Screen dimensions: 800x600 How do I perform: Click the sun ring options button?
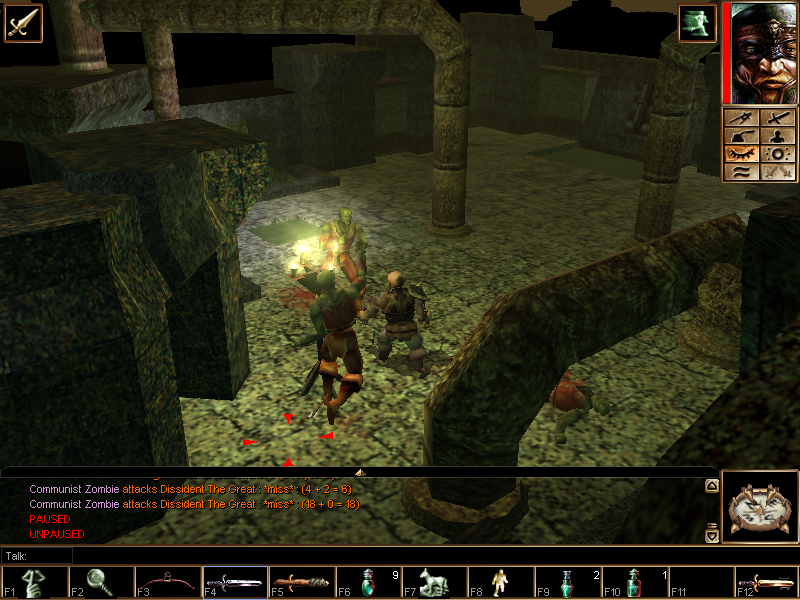click(775, 154)
